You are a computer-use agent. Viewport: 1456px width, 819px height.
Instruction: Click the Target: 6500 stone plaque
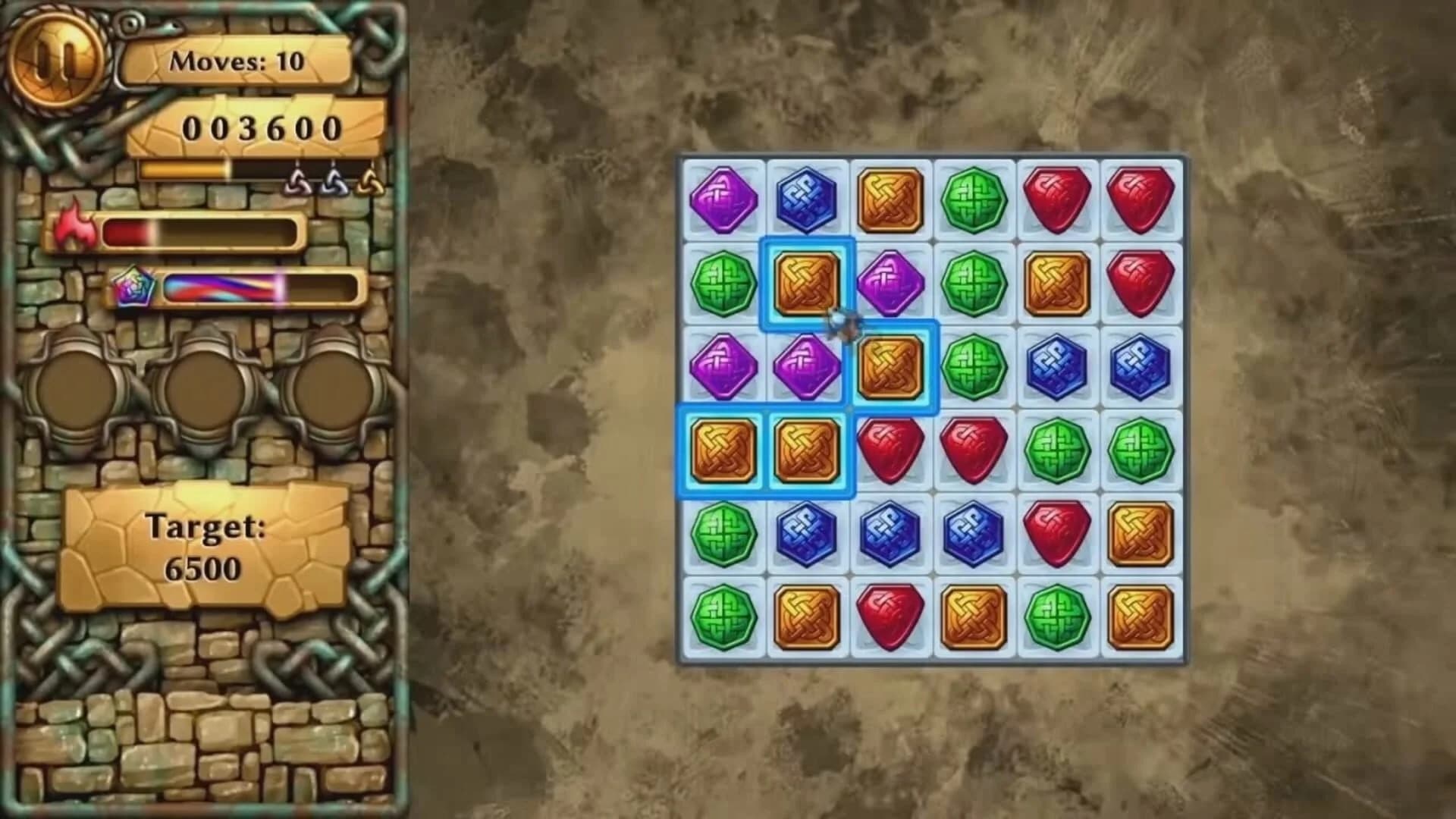(x=206, y=544)
